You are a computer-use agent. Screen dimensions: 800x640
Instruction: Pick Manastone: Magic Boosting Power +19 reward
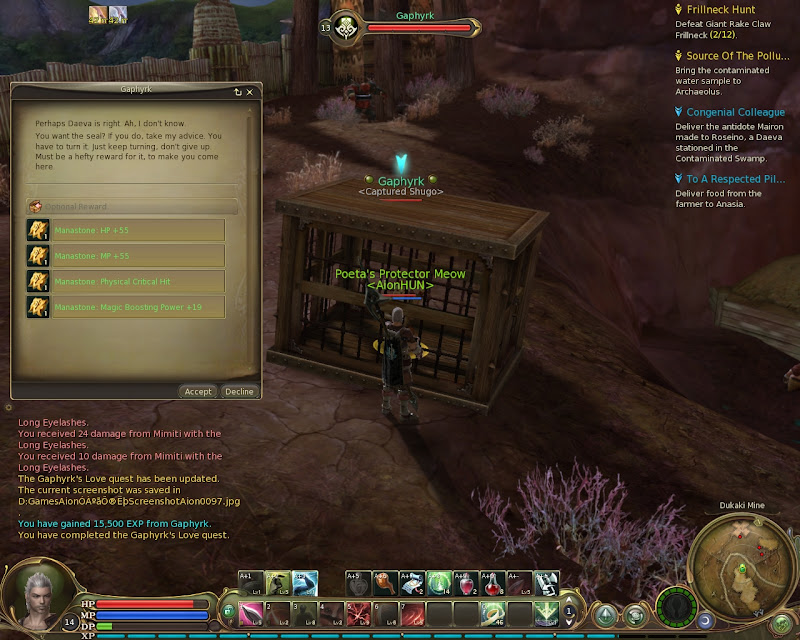click(125, 306)
